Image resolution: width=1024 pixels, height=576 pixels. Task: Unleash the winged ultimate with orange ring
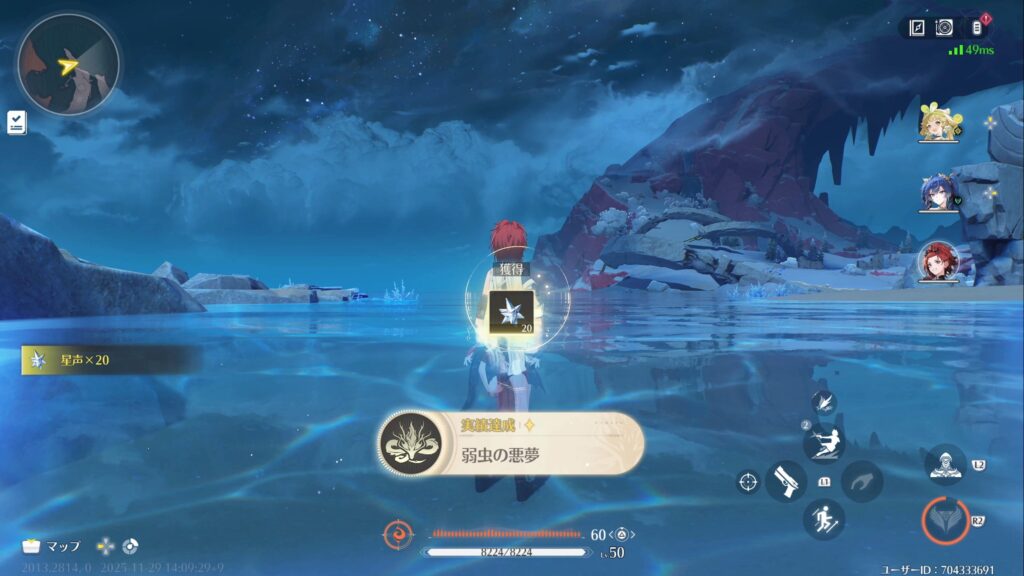click(x=945, y=520)
